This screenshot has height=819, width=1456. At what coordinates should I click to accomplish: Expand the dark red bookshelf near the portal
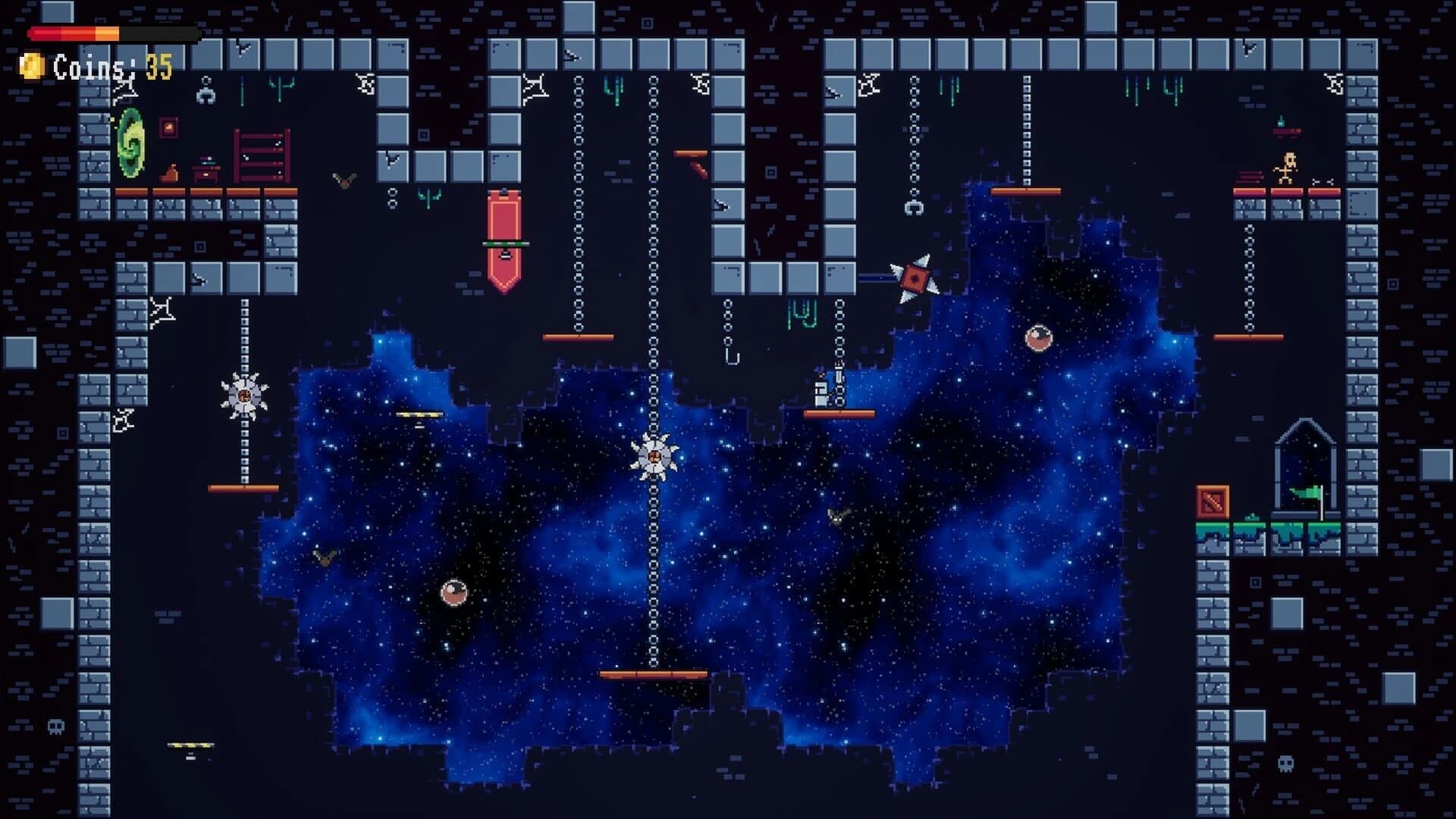[x=262, y=154]
